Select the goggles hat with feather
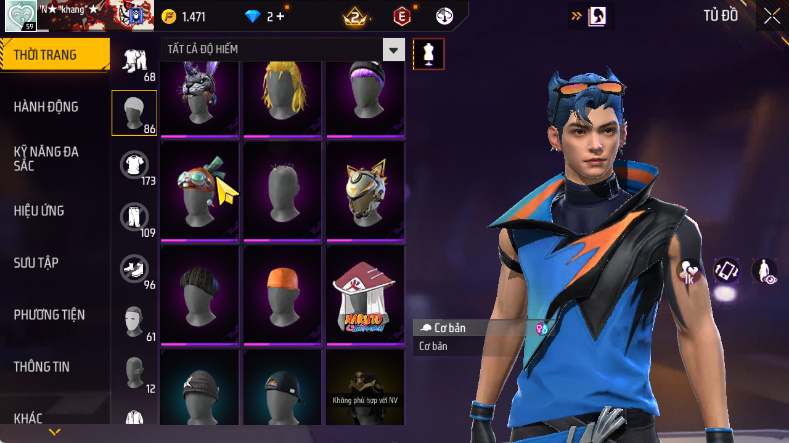The width and height of the screenshot is (789, 443). pyautogui.click(x=198, y=189)
